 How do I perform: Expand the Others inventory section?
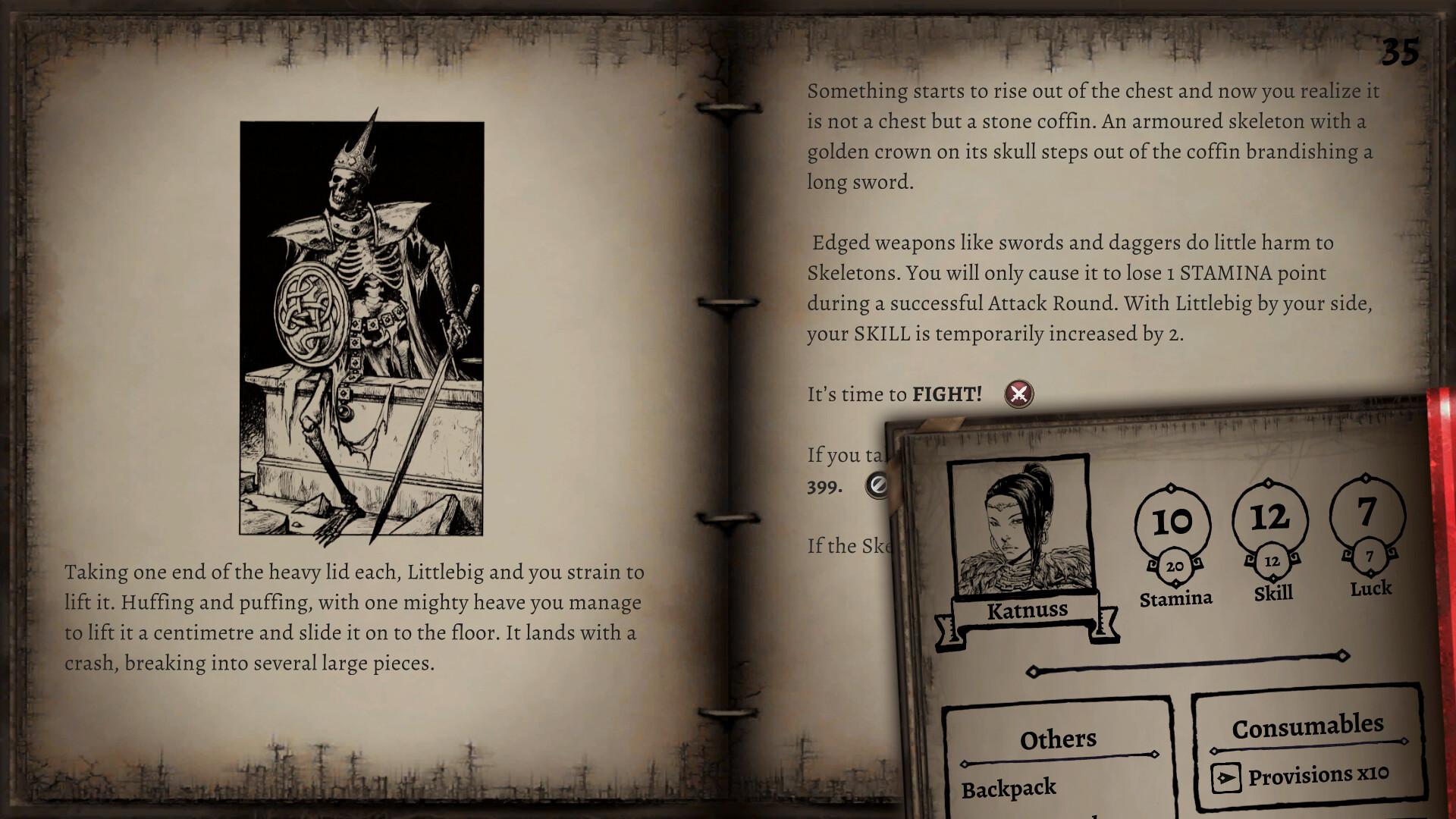(x=1058, y=738)
